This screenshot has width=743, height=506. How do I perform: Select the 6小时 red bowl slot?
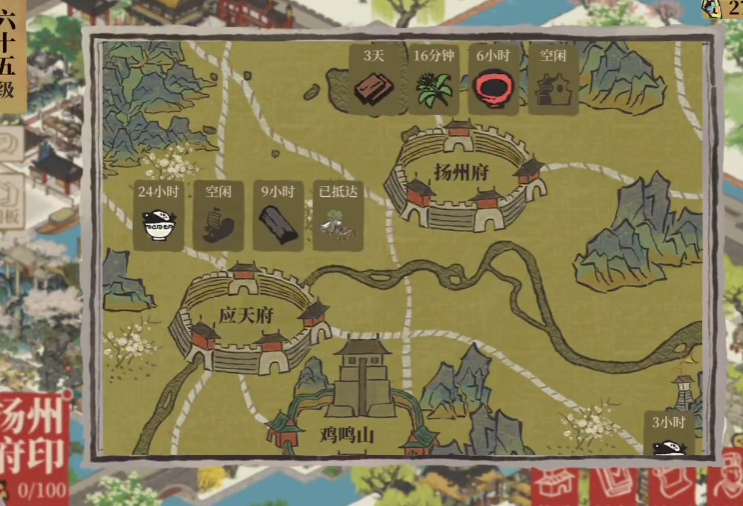pos(492,81)
